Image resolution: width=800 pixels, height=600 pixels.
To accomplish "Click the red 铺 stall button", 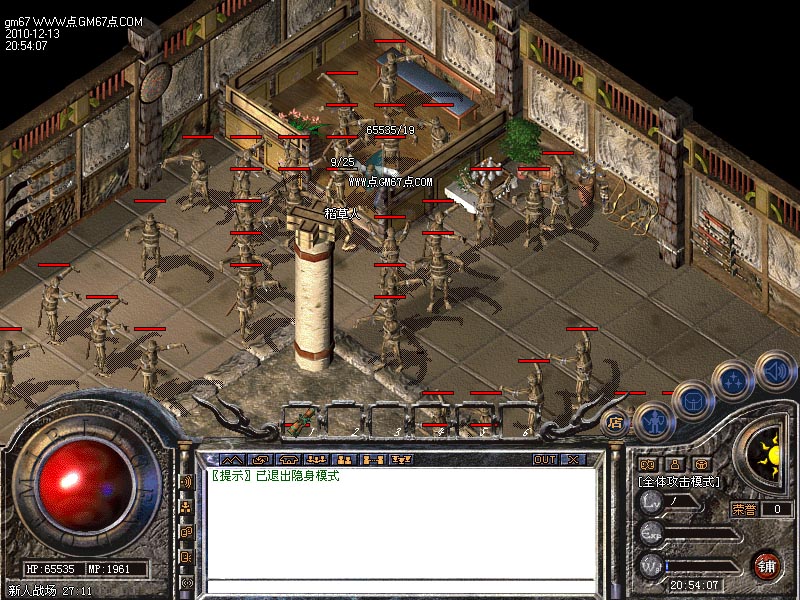I will click(x=767, y=565).
